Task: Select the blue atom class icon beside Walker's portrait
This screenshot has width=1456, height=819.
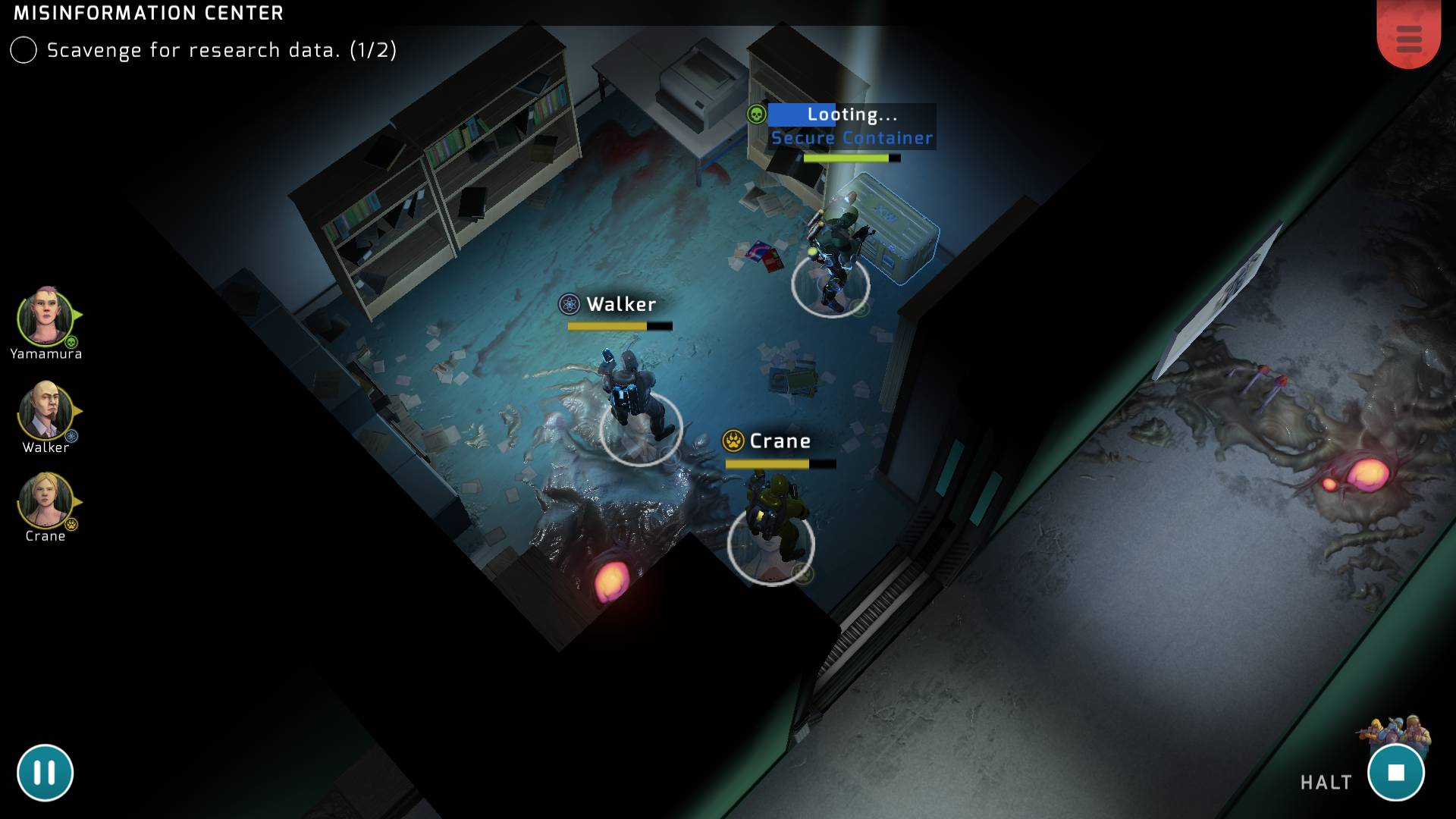Action: pyautogui.click(x=71, y=435)
